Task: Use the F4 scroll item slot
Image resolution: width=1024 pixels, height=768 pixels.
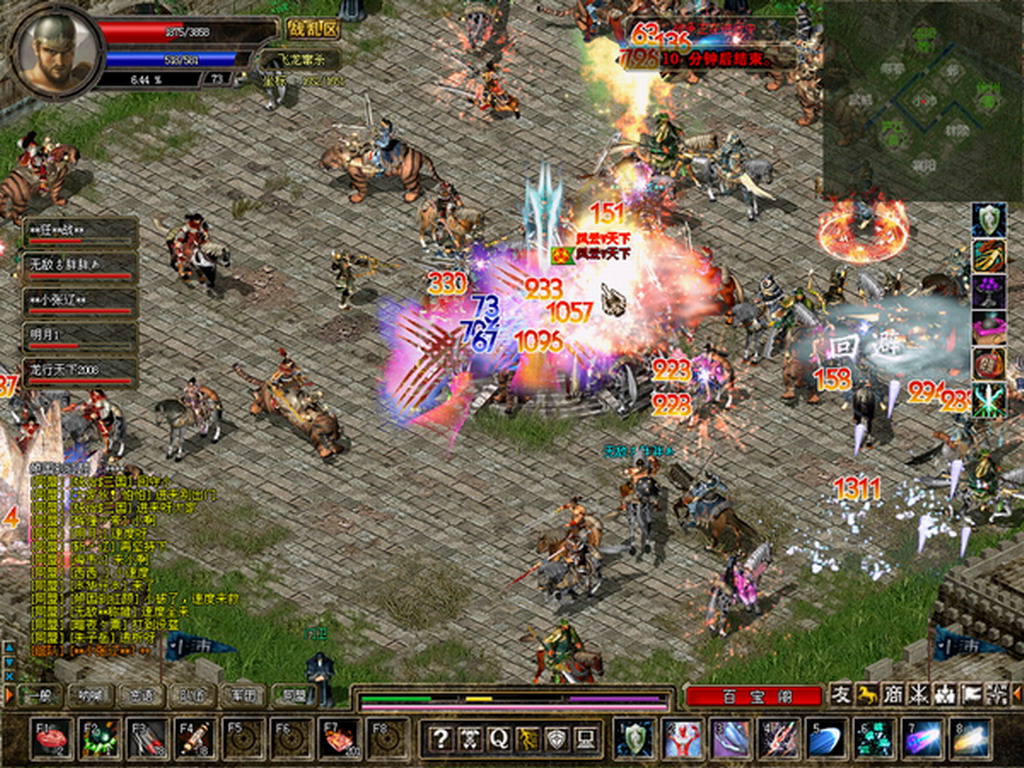Action: [x=194, y=739]
